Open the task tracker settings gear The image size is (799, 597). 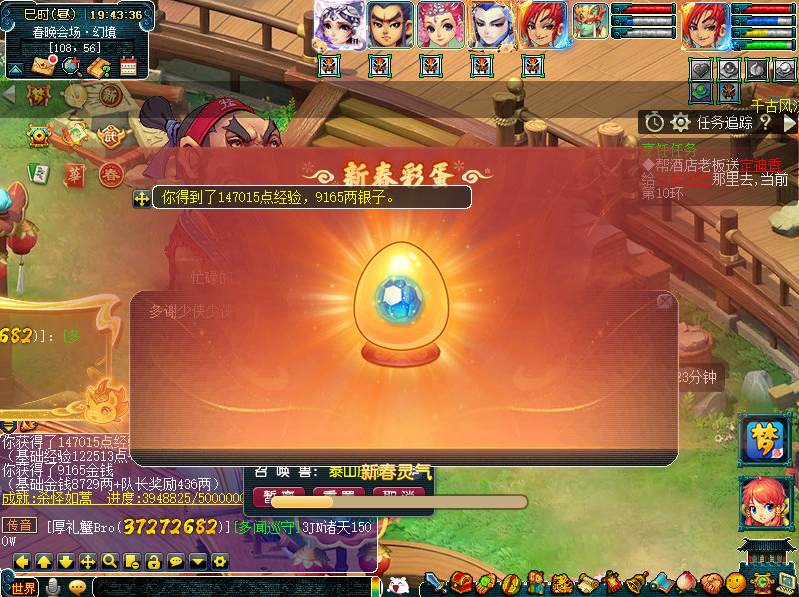pyautogui.click(x=681, y=122)
